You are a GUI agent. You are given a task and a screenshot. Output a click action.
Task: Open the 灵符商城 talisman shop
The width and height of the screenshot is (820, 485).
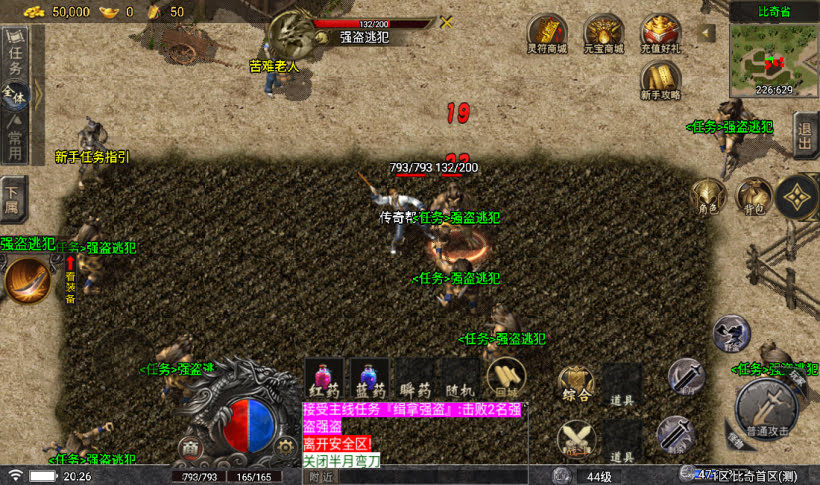pos(547,33)
